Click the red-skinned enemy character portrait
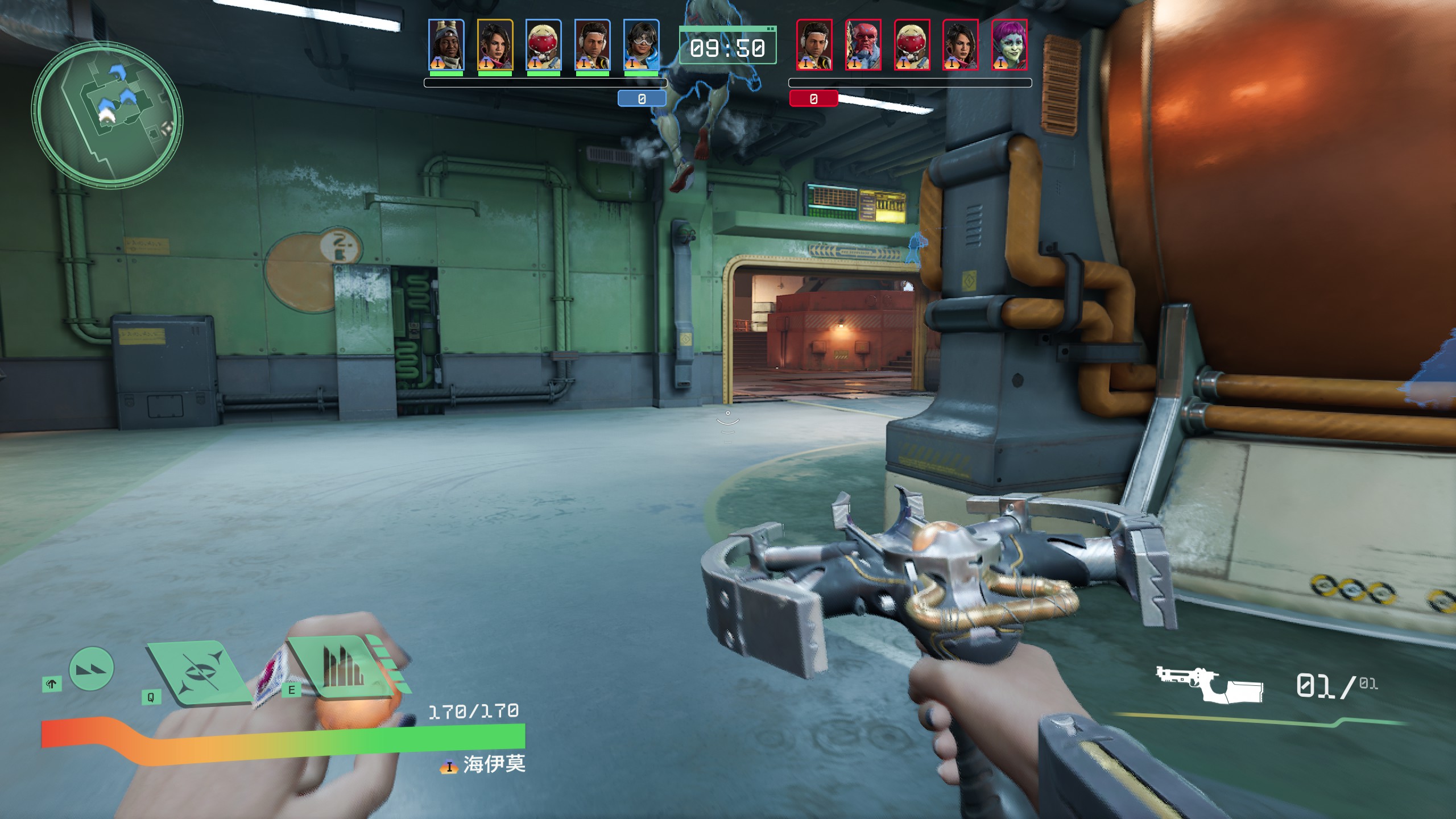 pyautogui.click(x=863, y=45)
